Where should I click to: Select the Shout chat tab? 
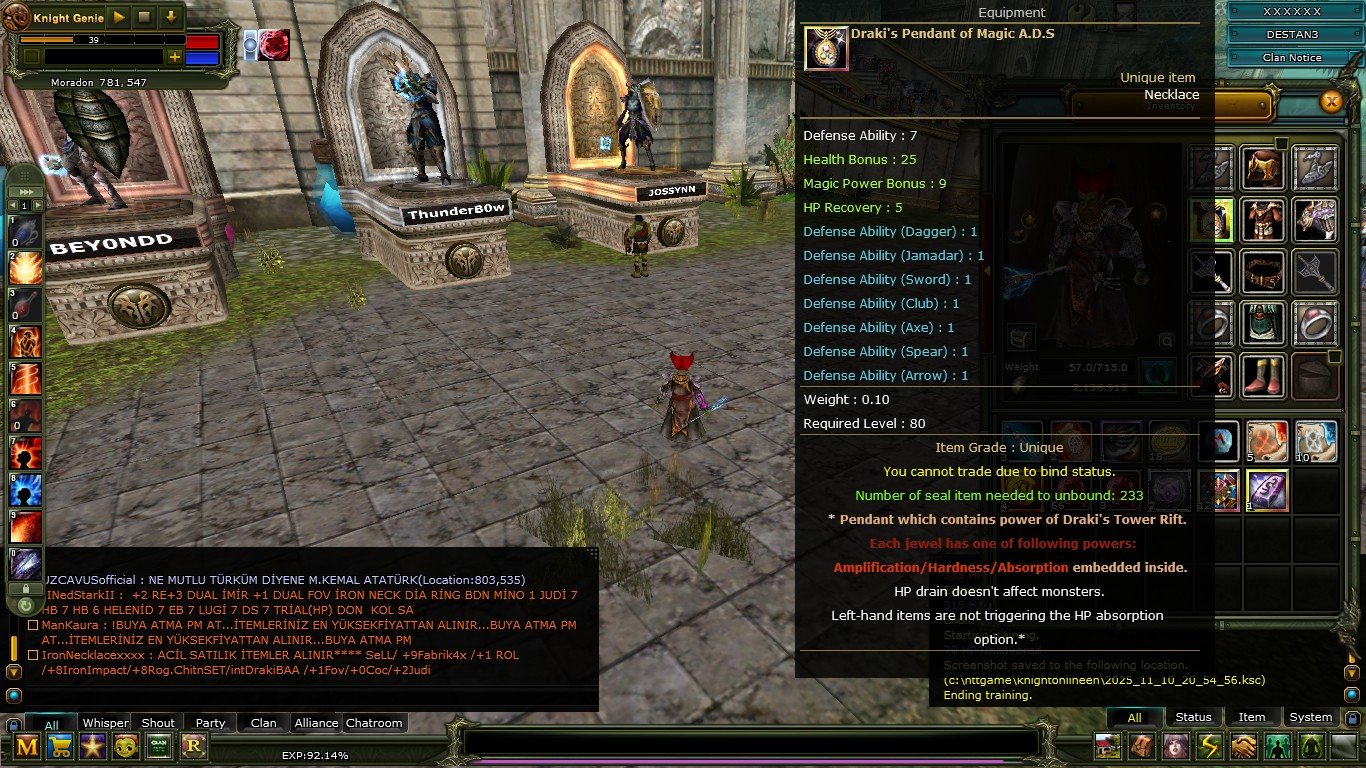[158, 723]
